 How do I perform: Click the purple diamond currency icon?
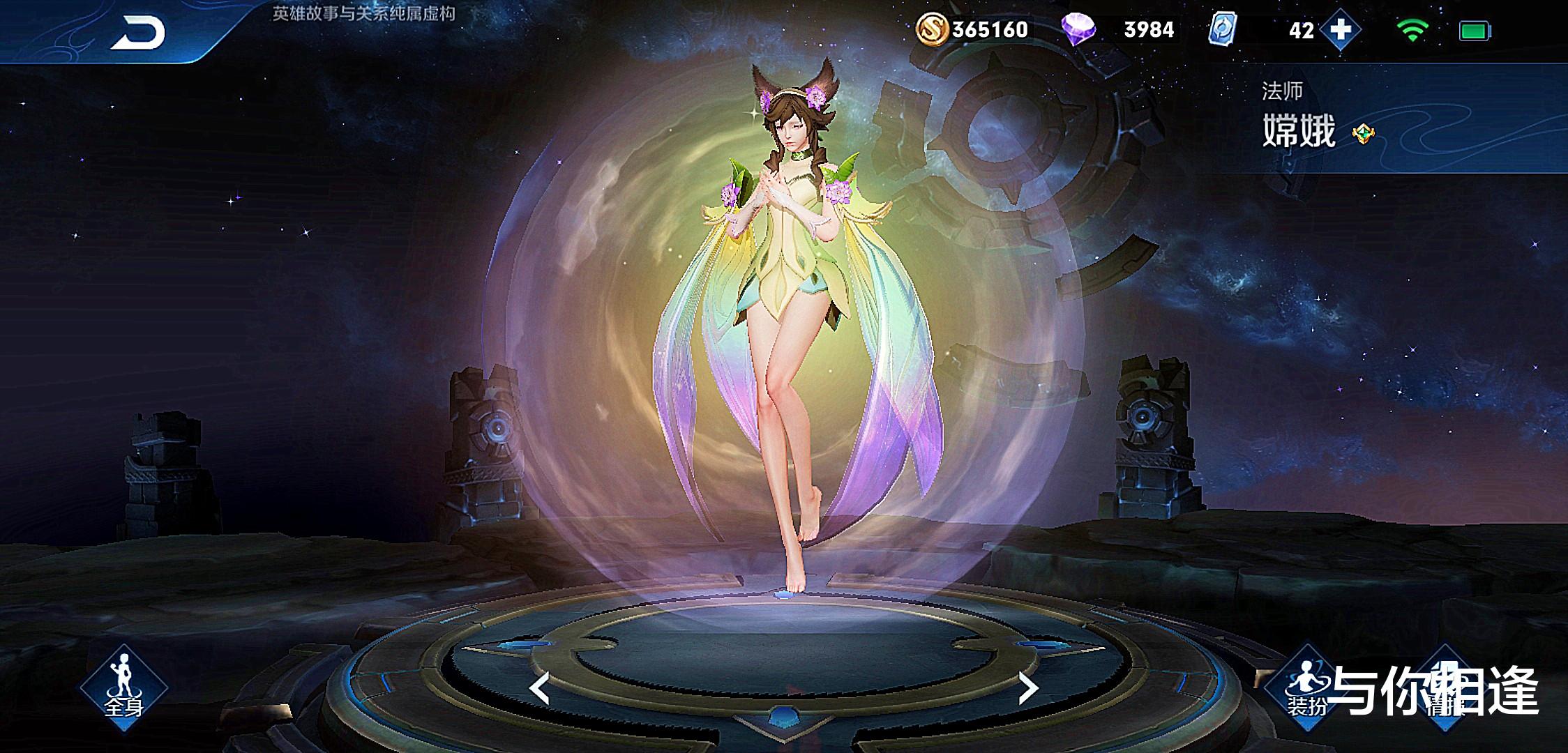pyautogui.click(x=1078, y=30)
